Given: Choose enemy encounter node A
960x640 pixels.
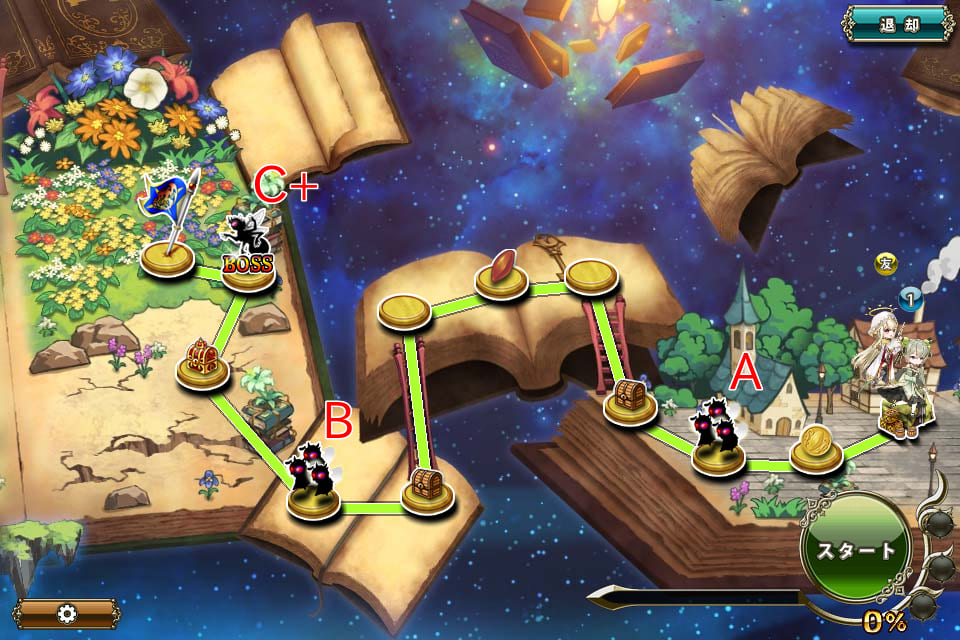Looking at the screenshot, I should 718,442.
